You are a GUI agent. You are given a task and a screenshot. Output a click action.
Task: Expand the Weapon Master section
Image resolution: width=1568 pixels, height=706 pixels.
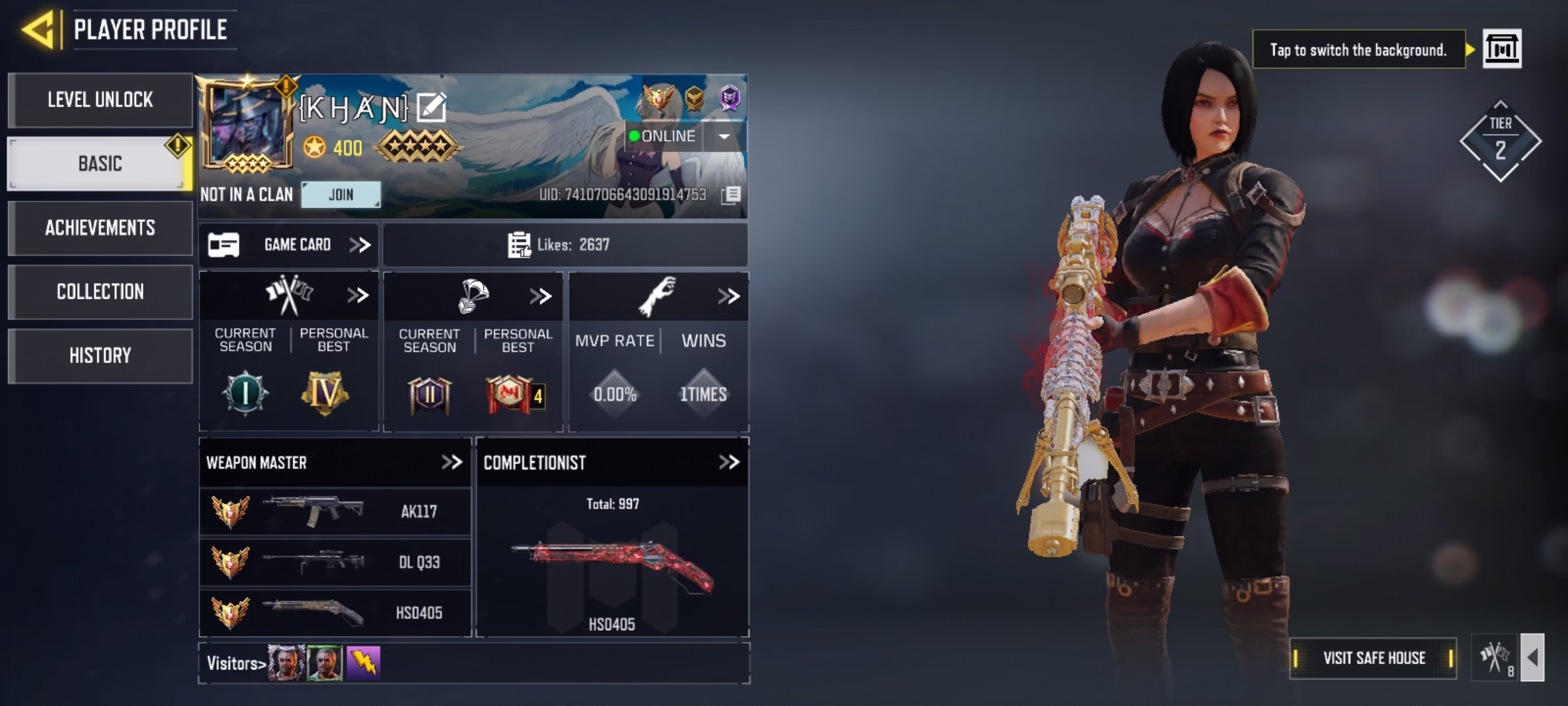click(x=451, y=463)
